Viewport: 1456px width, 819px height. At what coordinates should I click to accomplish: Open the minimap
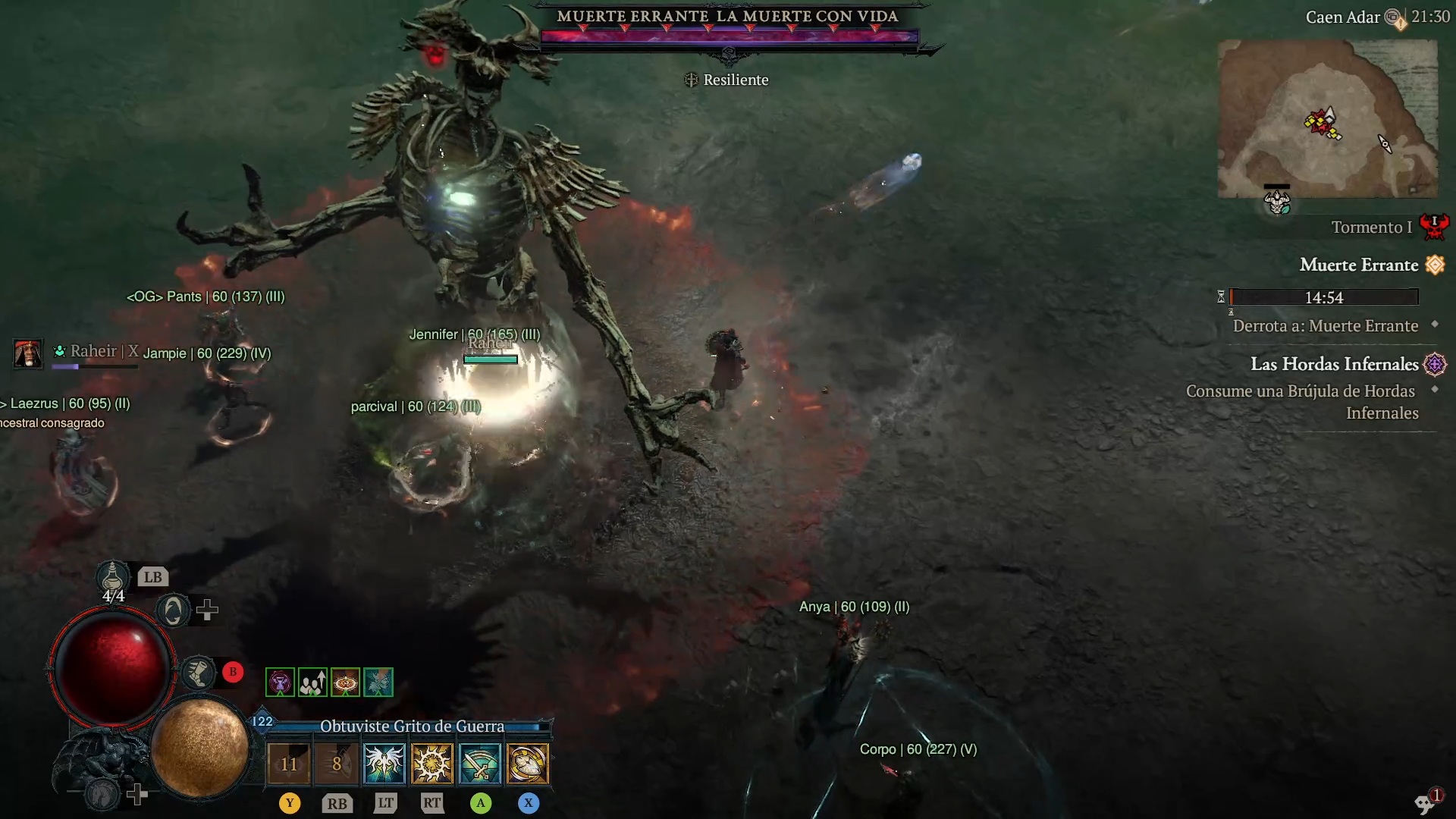tap(1327, 119)
